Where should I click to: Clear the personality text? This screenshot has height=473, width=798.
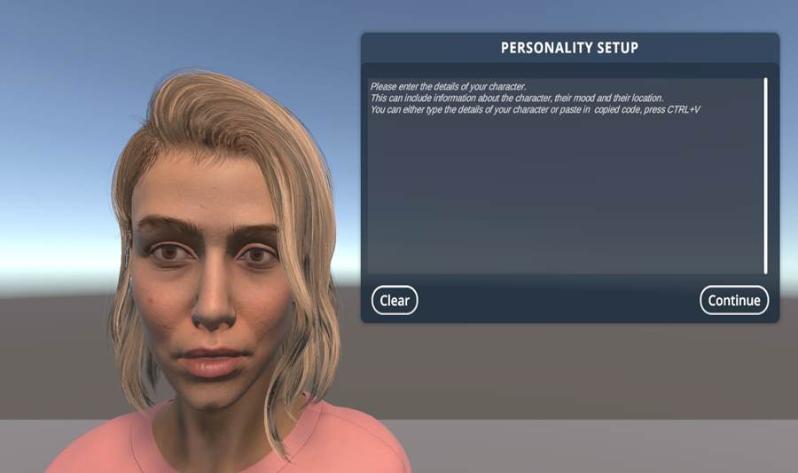394,300
